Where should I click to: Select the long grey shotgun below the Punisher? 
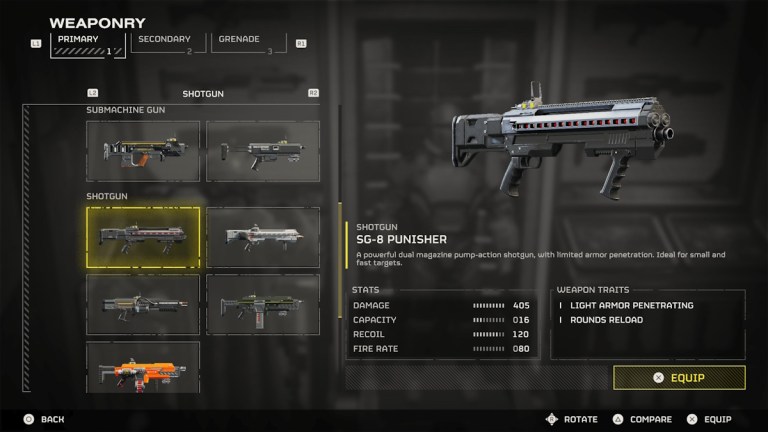point(143,304)
